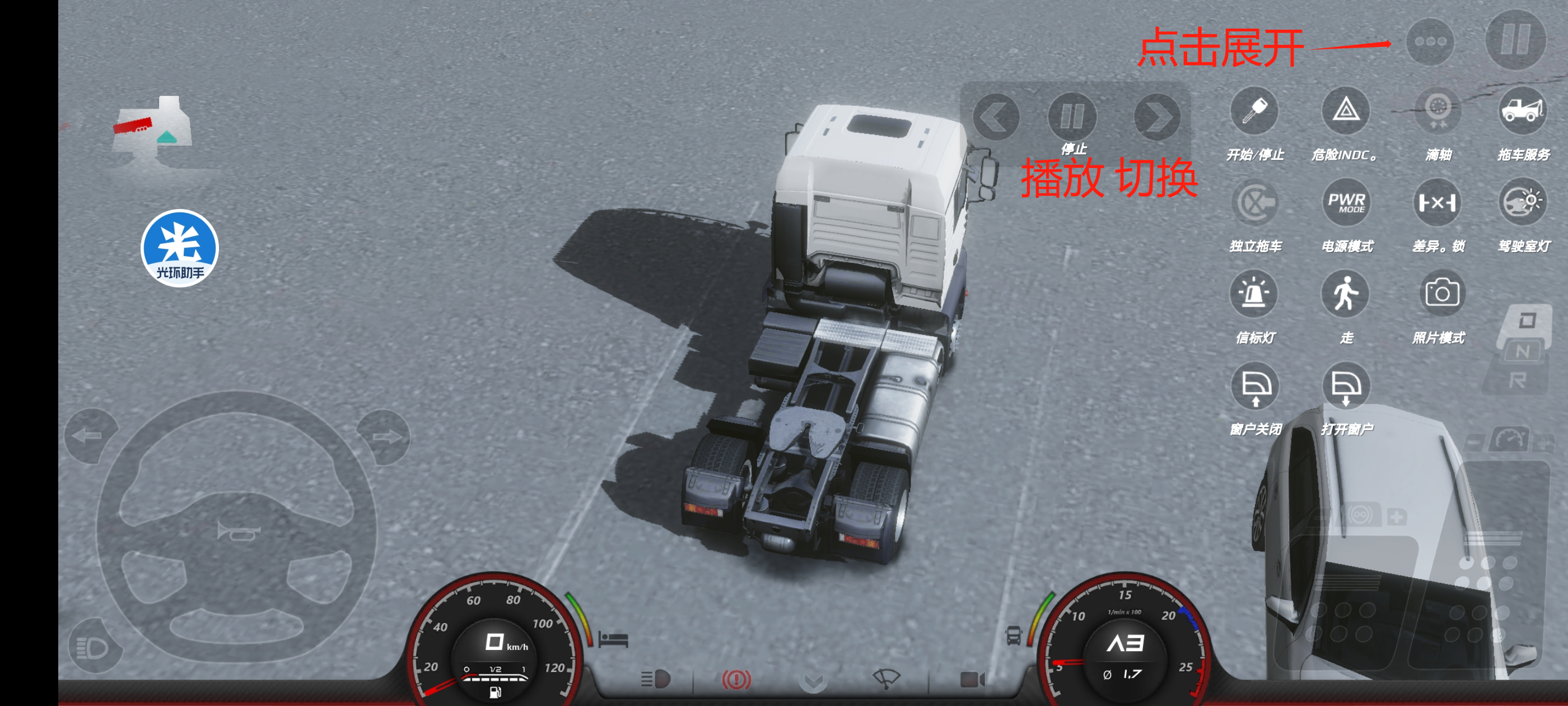Skip to the previous radio track
Image resolution: width=1568 pixels, height=706 pixels.
(x=996, y=117)
